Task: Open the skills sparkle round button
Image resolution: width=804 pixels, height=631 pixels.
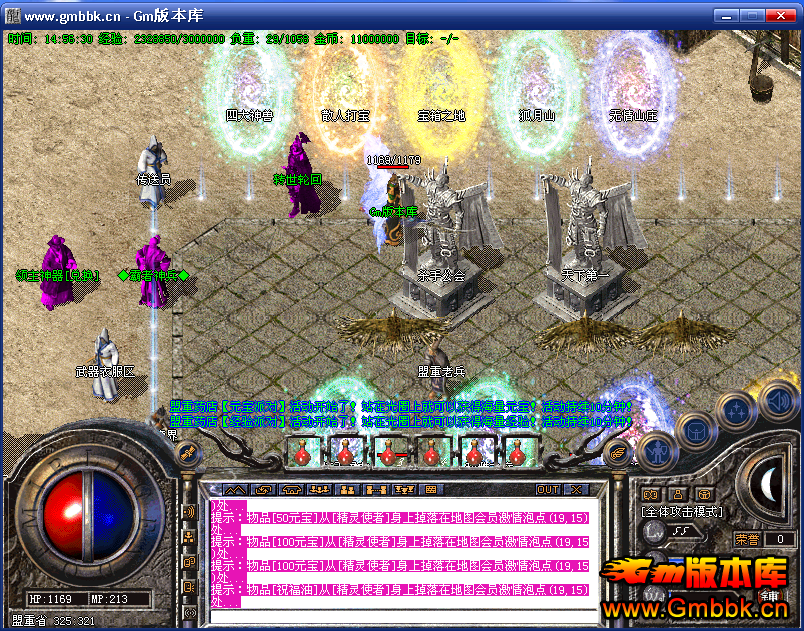Action: (x=736, y=411)
